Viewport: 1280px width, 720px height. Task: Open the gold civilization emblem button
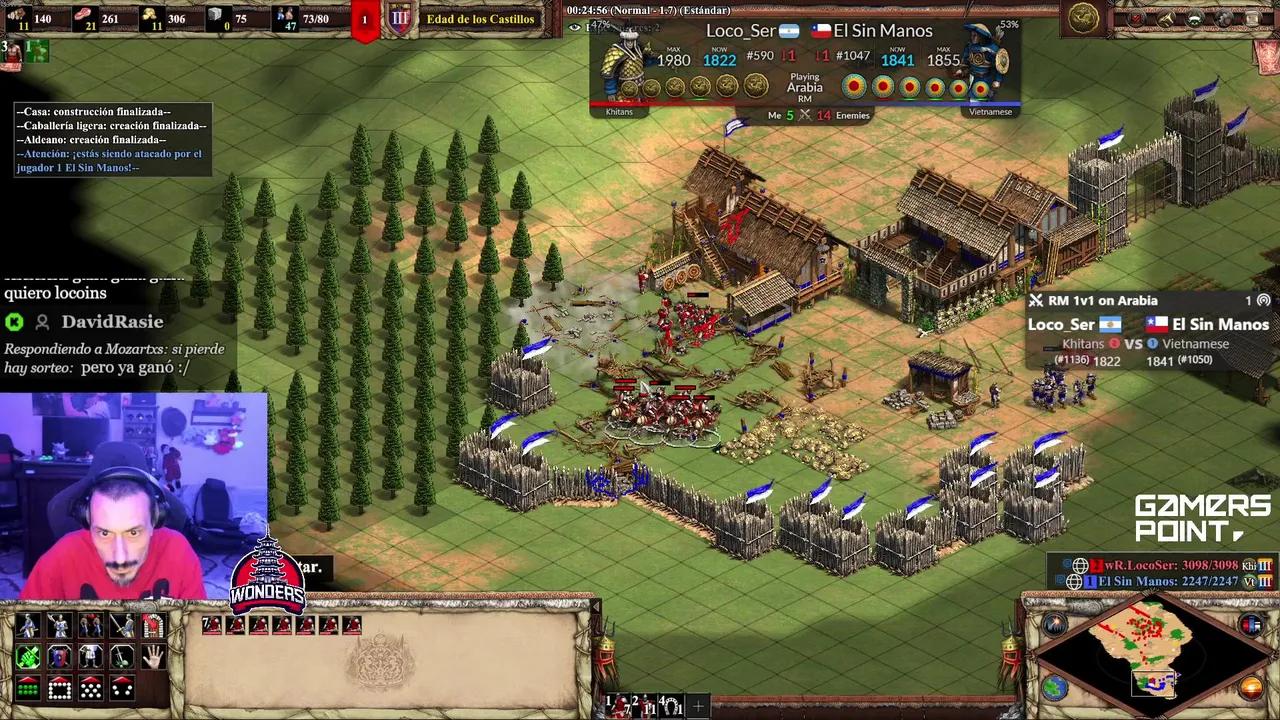[x=1083, y=17]
